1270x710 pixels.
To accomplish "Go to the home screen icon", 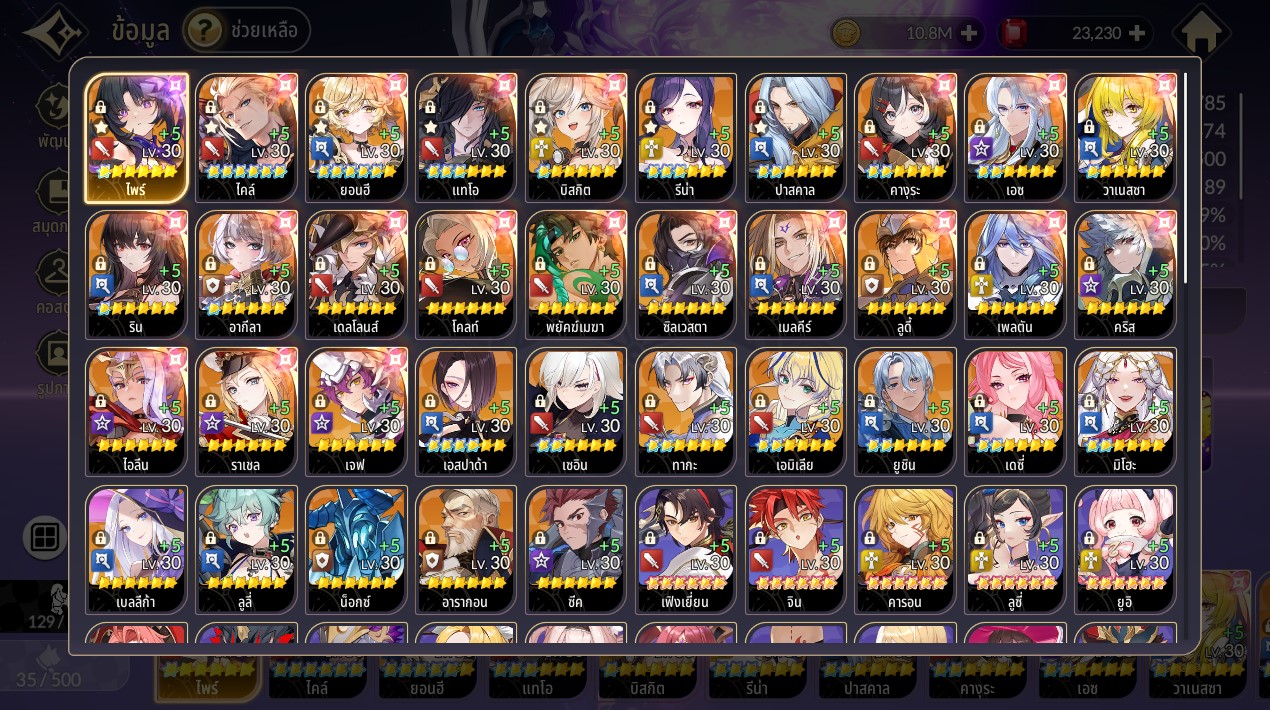I will coord(1201,34).
